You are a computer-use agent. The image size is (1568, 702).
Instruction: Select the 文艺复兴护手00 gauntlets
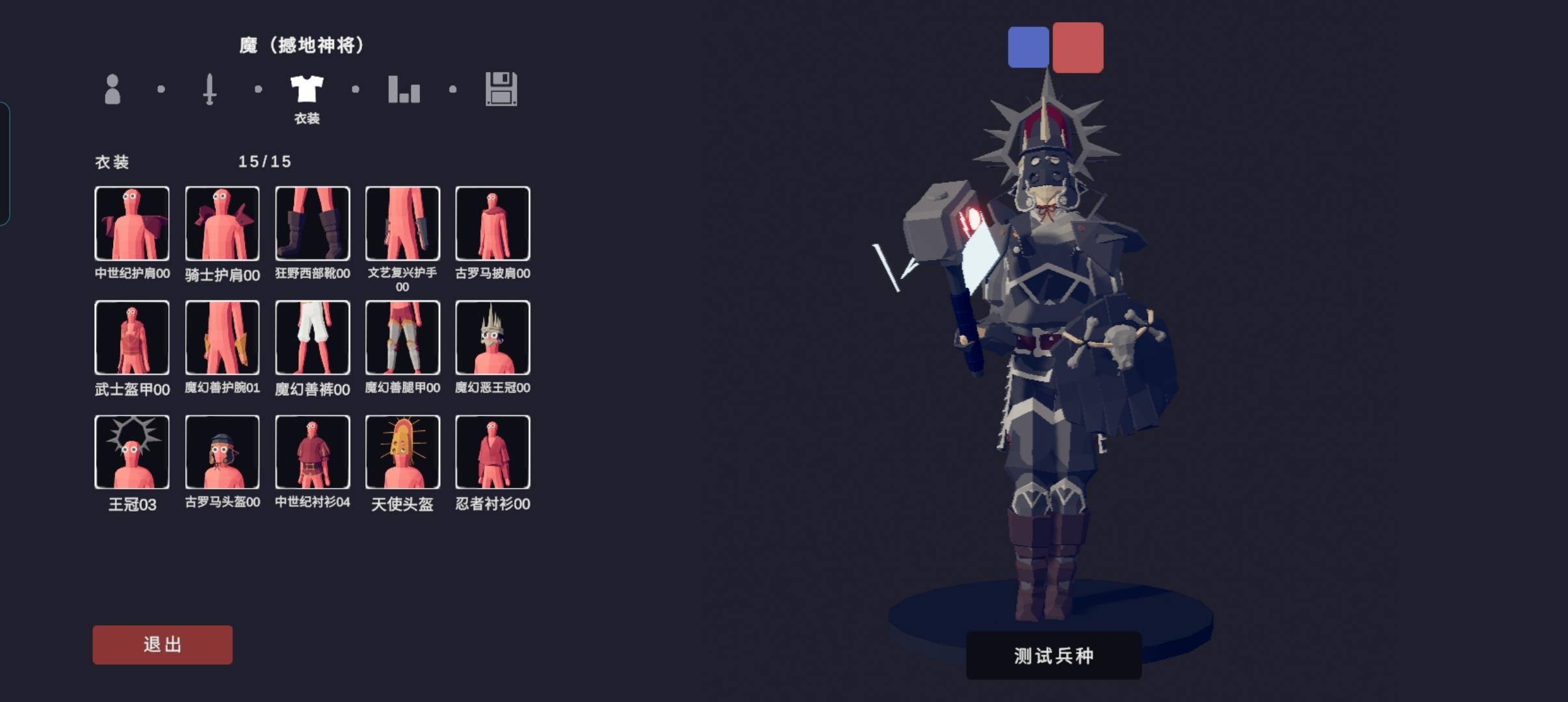pos(402,223)
